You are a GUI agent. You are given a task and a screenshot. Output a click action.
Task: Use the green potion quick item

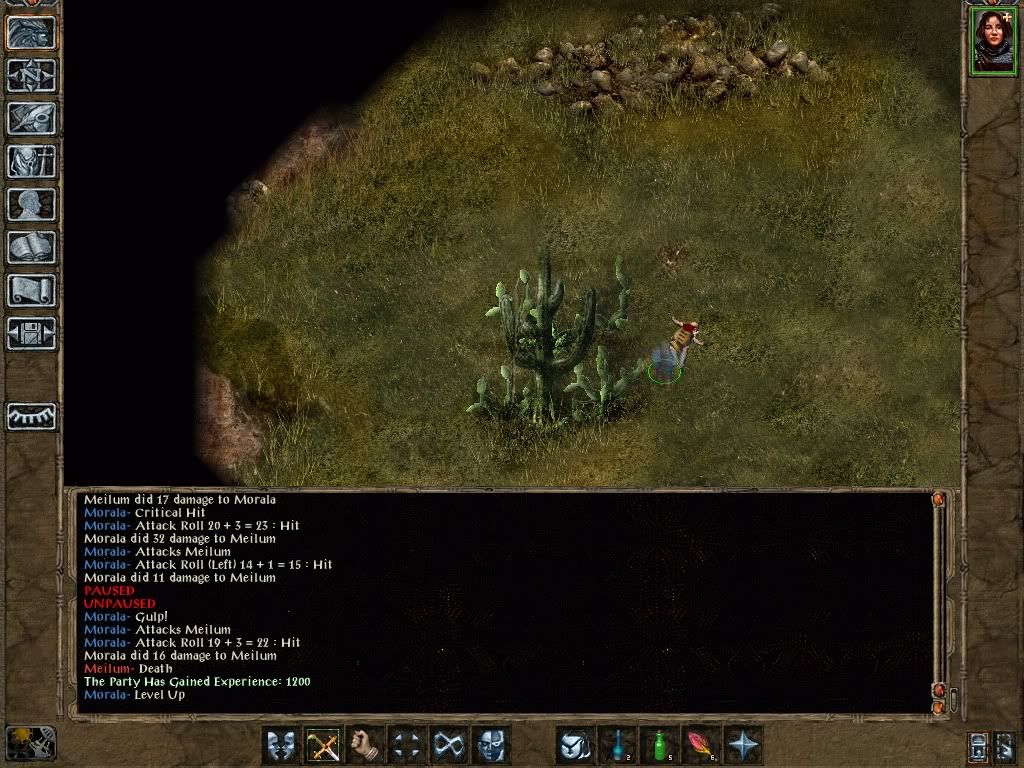(659, 746)
